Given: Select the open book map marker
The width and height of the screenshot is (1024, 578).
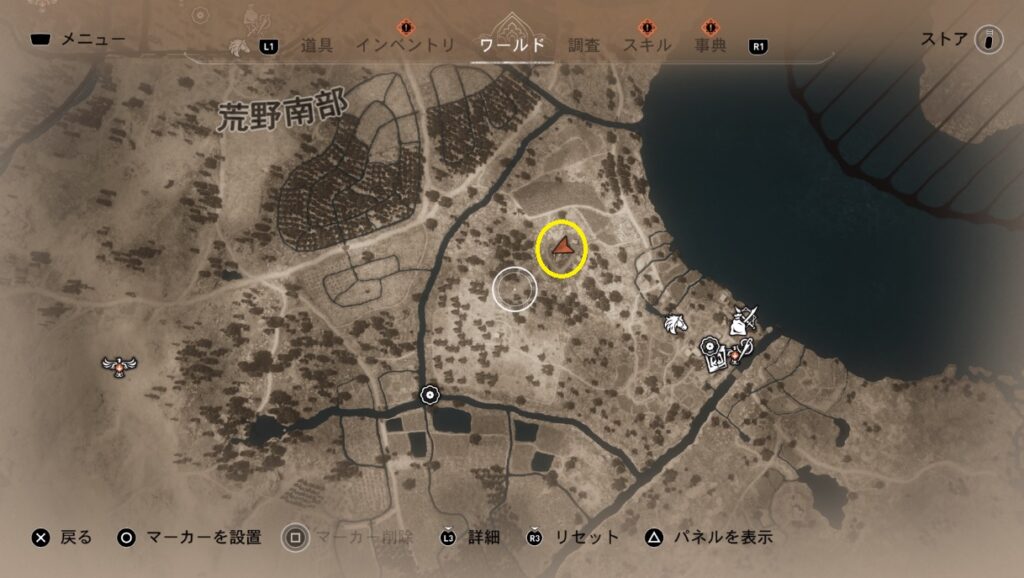Looking at the screenshot, I should coord(717,362).
